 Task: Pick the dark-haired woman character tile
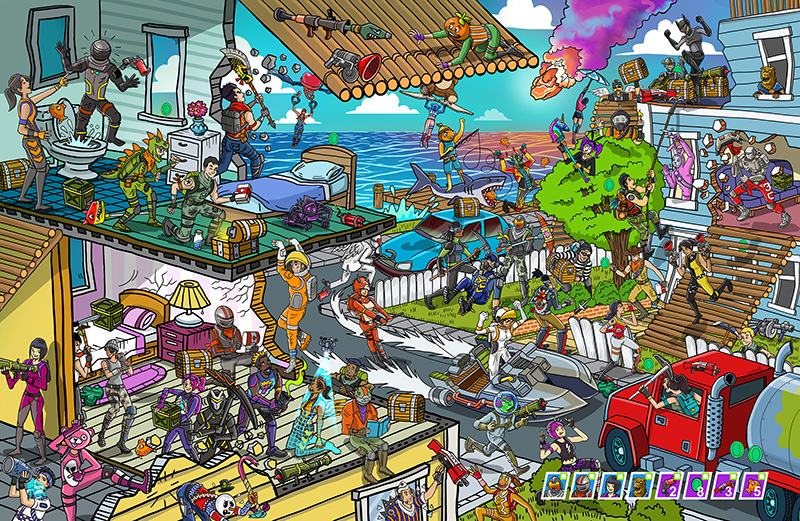611,486
